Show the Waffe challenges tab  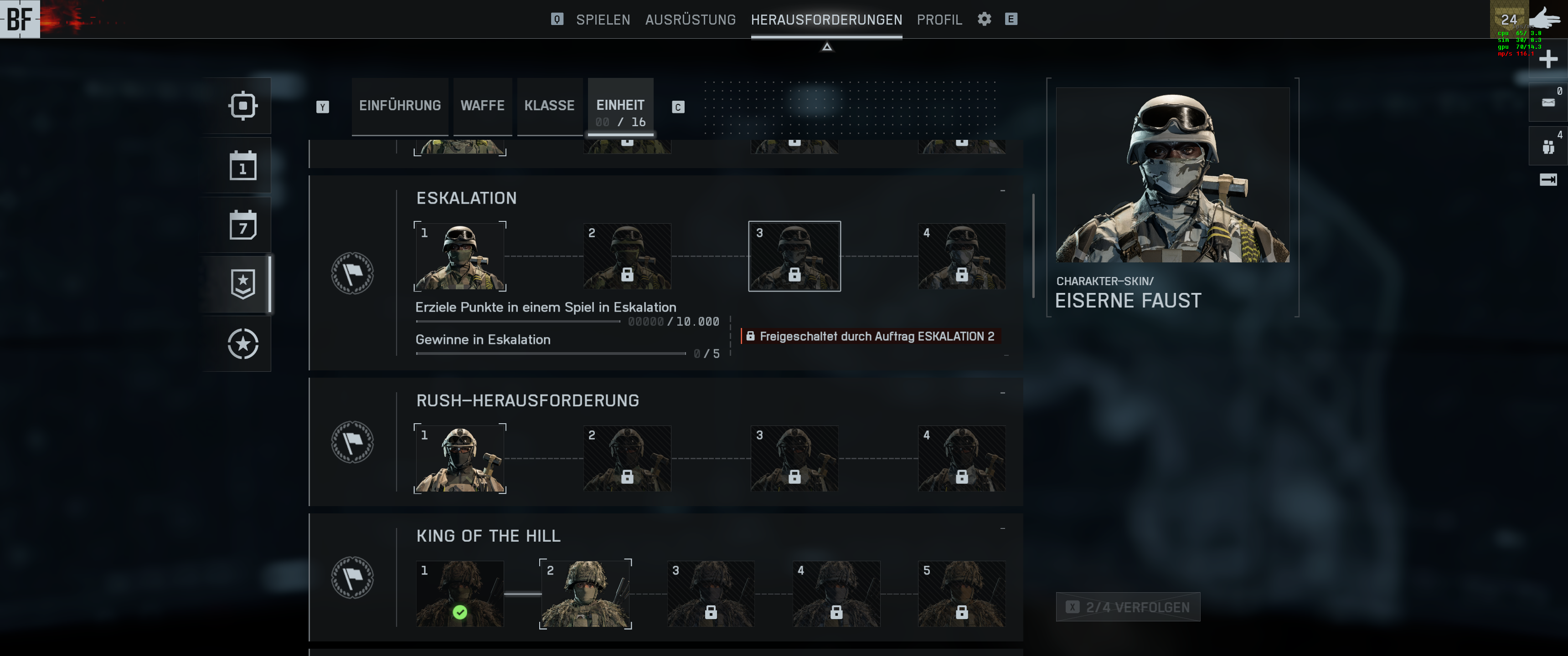(482, 106)
